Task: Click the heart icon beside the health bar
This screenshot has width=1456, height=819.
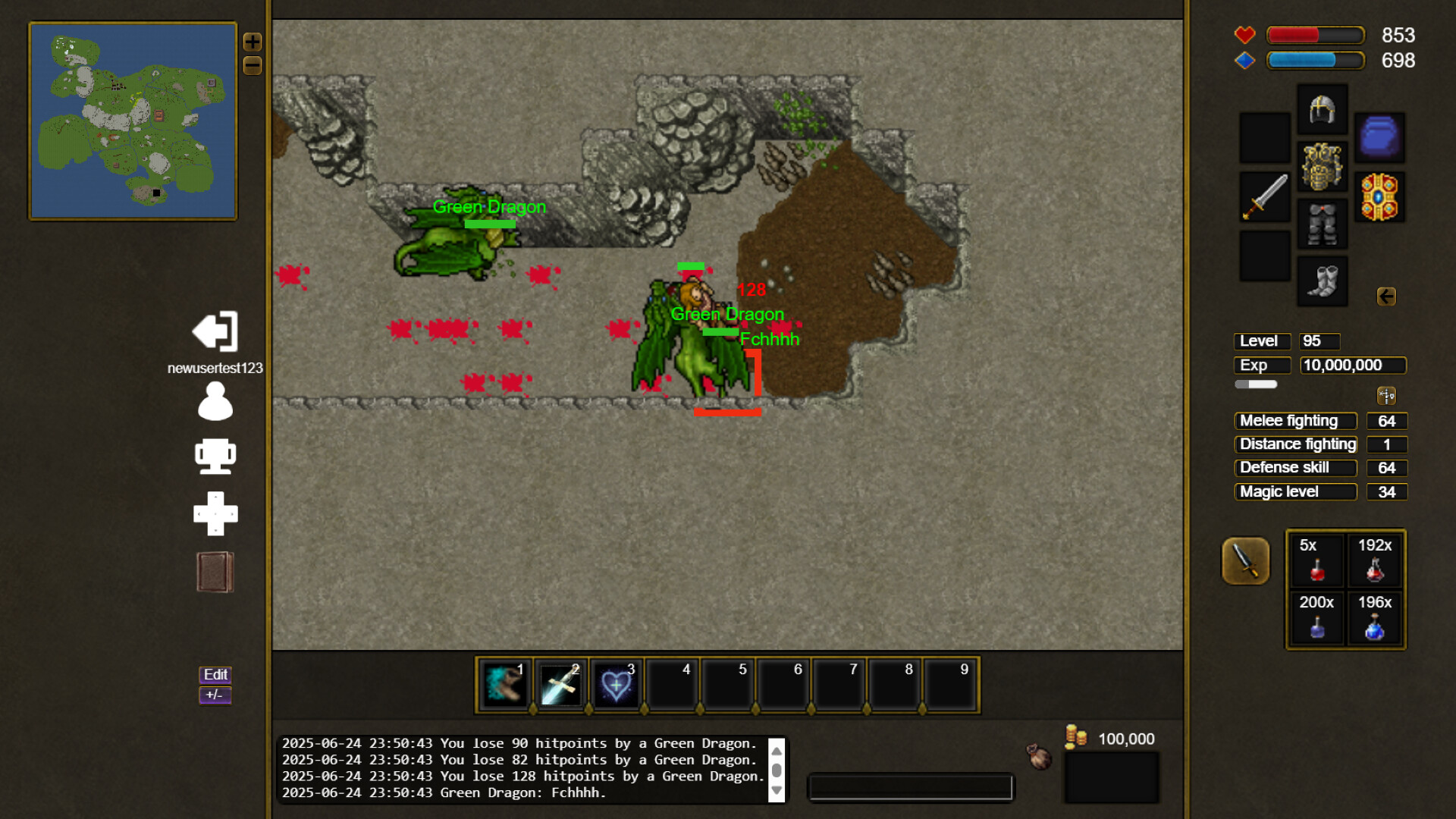Action: [1244, 35]
